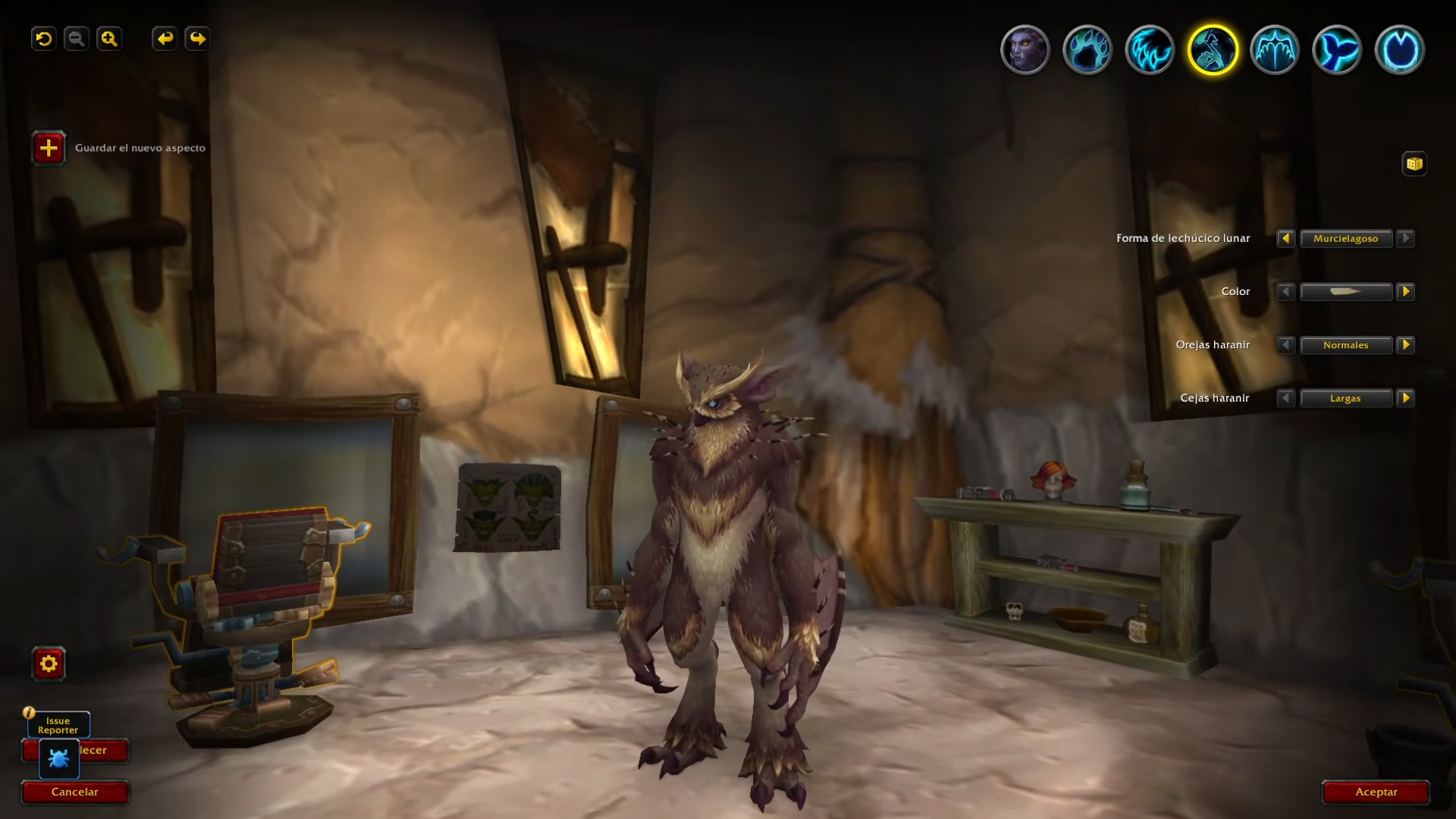Zoom out with the minus magnifier
The image size is (1456, 819).
tap(77, 39)
